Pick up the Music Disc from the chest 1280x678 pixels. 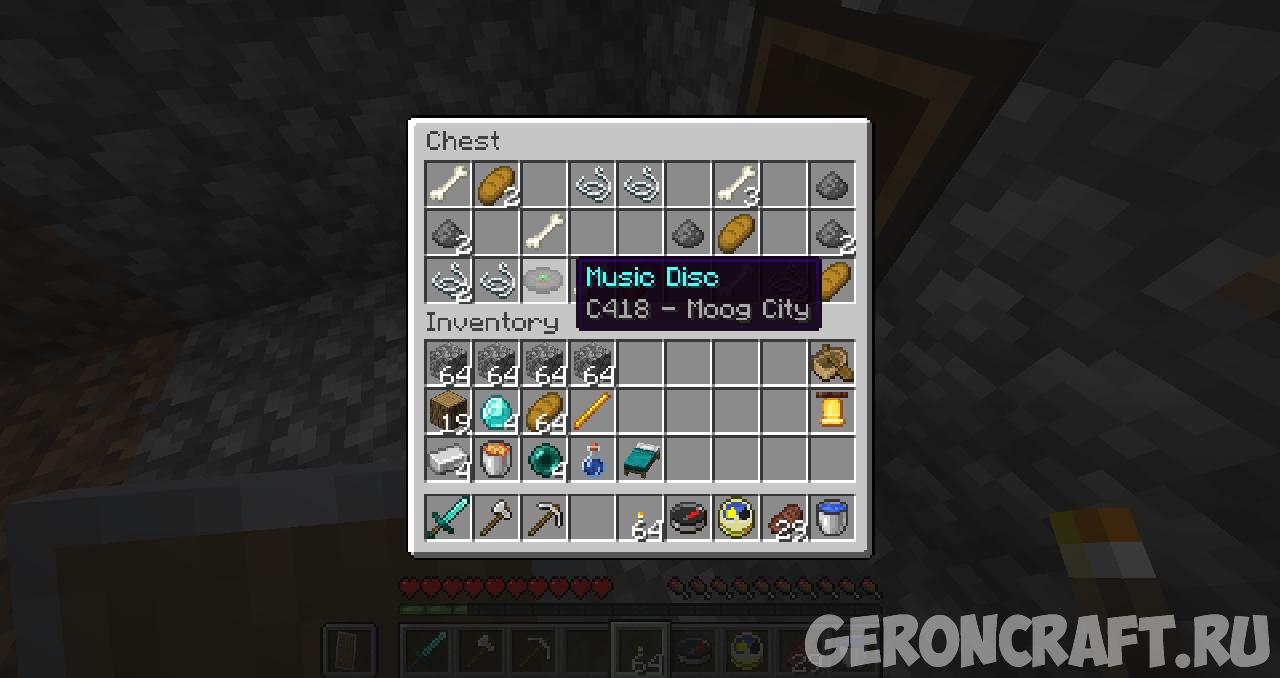click(x=545, y=280)
